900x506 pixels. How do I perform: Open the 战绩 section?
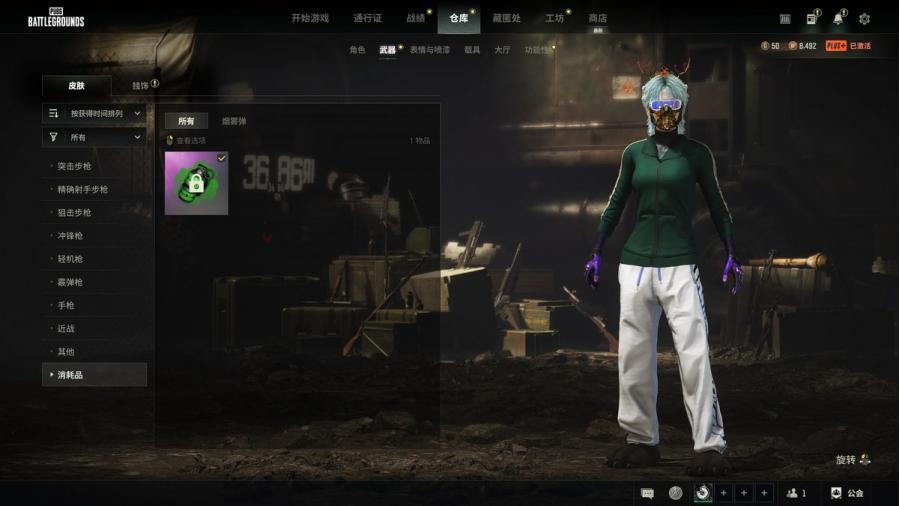[416, 18]
